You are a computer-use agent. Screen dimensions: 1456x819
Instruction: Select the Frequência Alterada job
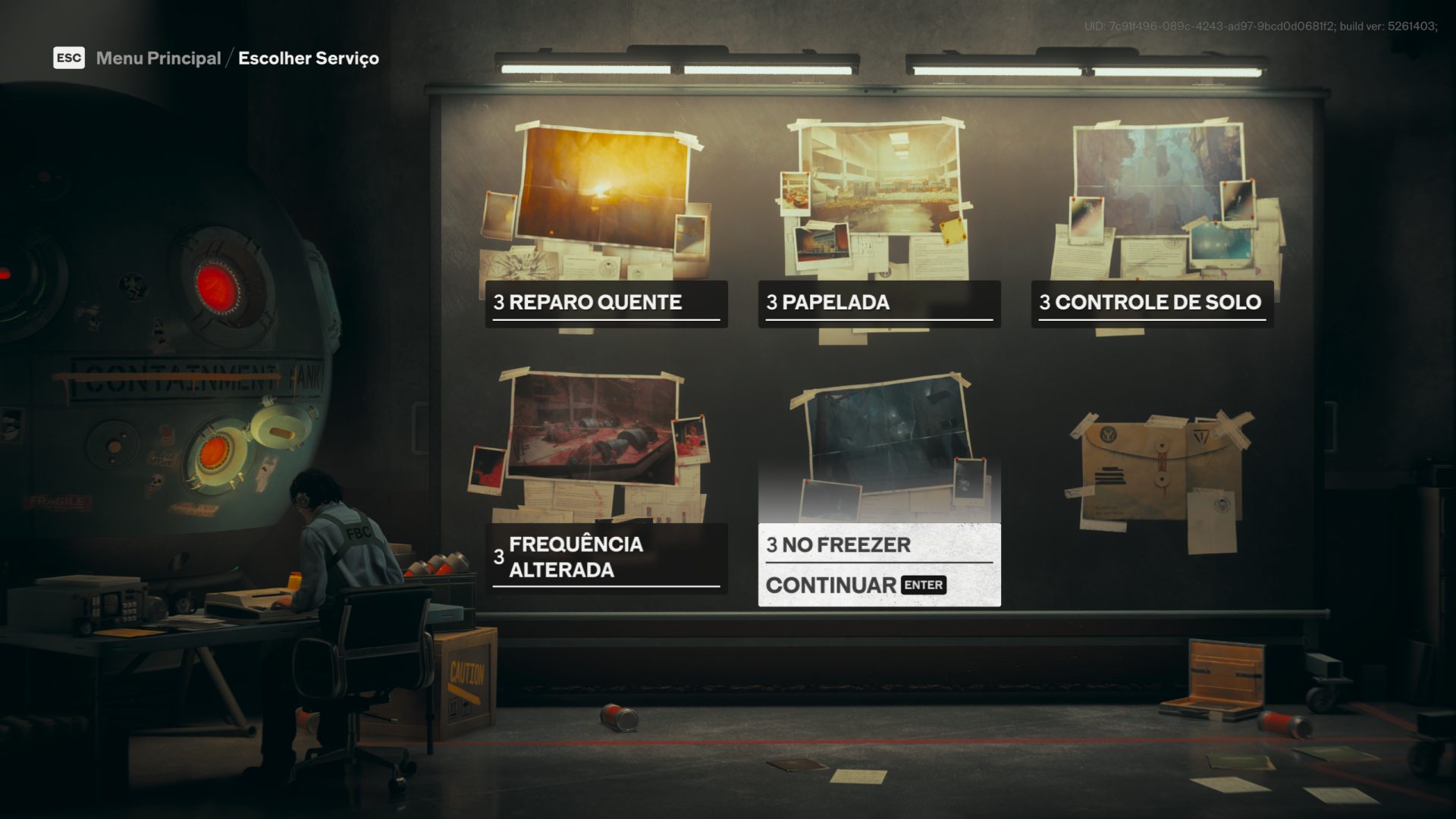pos(606,557)
